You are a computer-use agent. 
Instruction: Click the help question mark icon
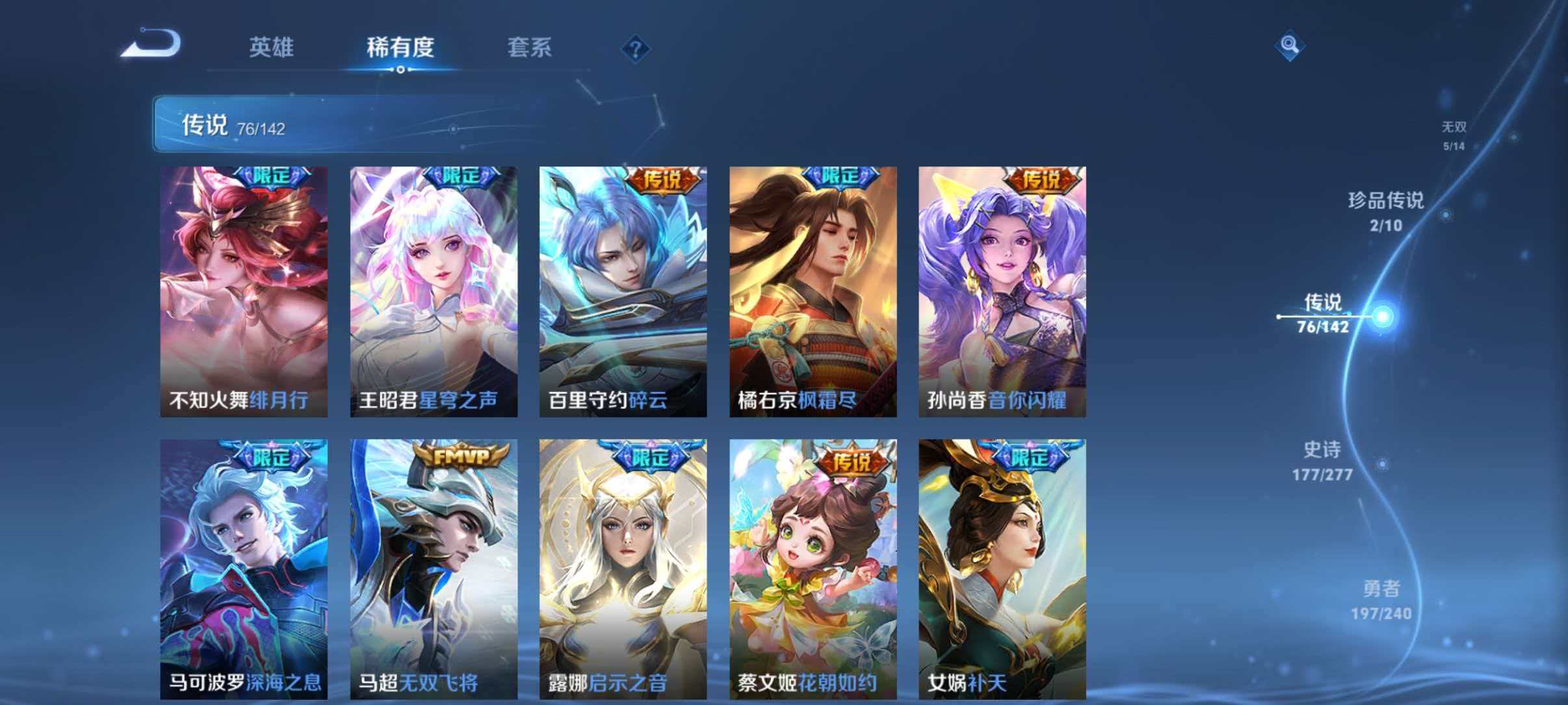coord(636,49)
